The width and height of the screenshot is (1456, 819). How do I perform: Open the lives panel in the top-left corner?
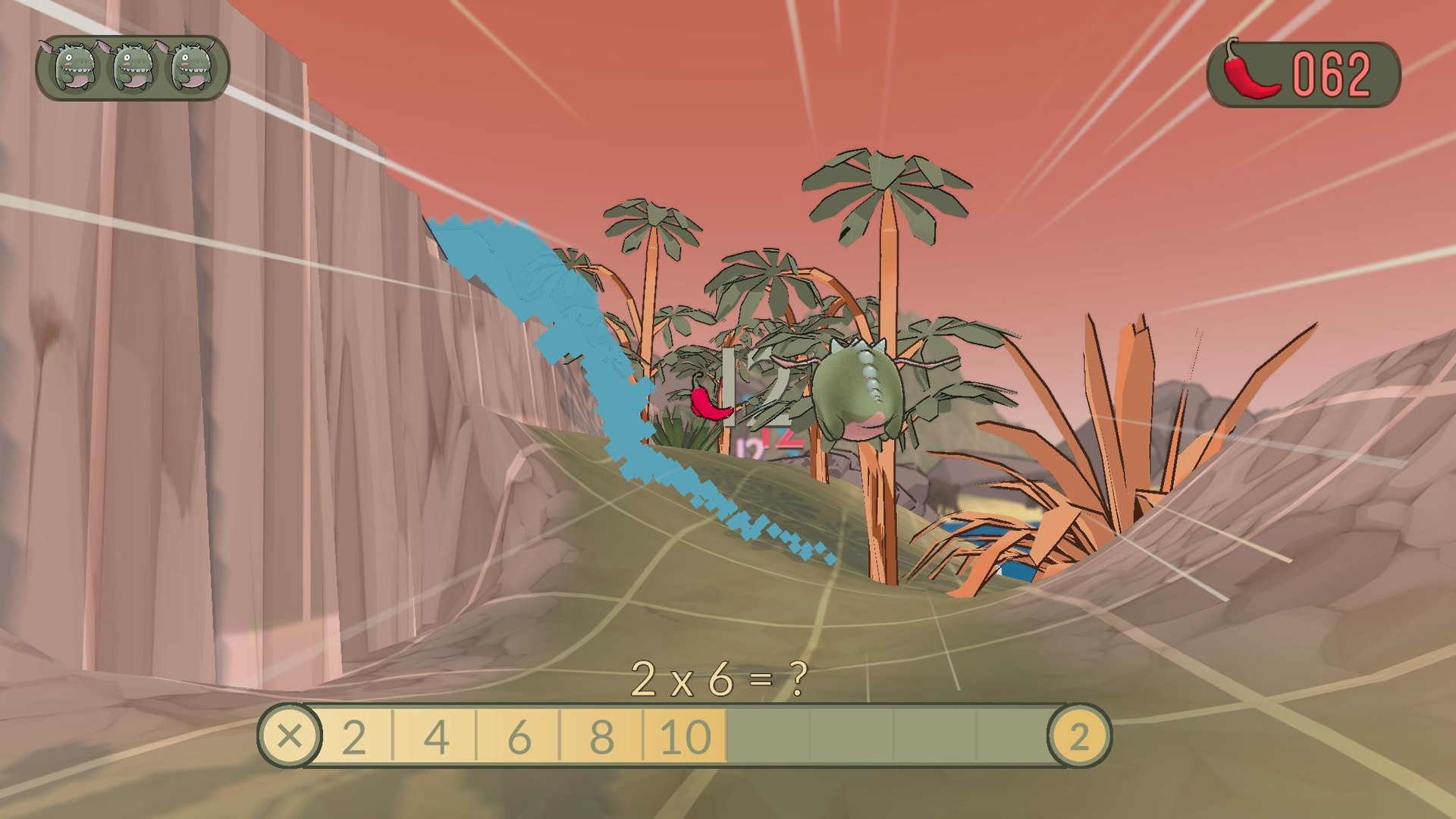coord(129,68)
